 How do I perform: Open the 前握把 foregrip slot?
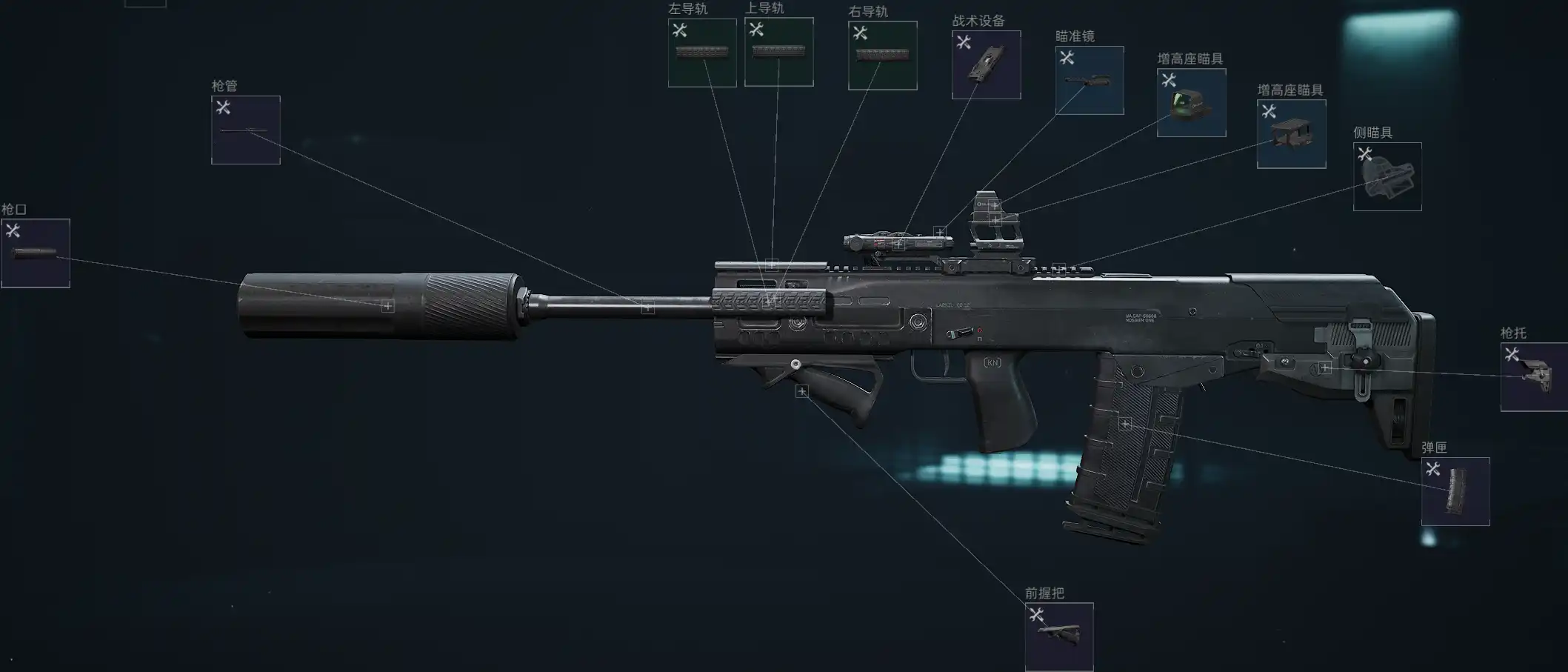click(x=1059, y=636)
